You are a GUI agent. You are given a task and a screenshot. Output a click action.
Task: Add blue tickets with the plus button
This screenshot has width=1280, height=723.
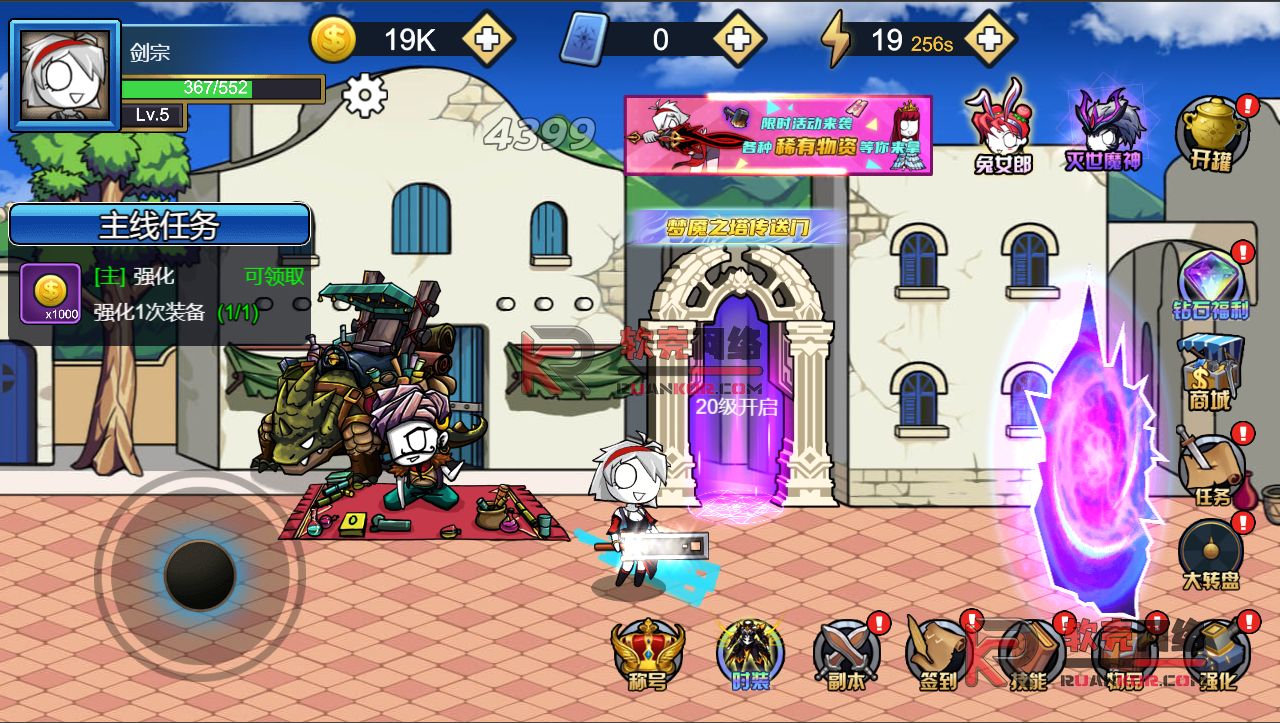[x=739, y=40]
